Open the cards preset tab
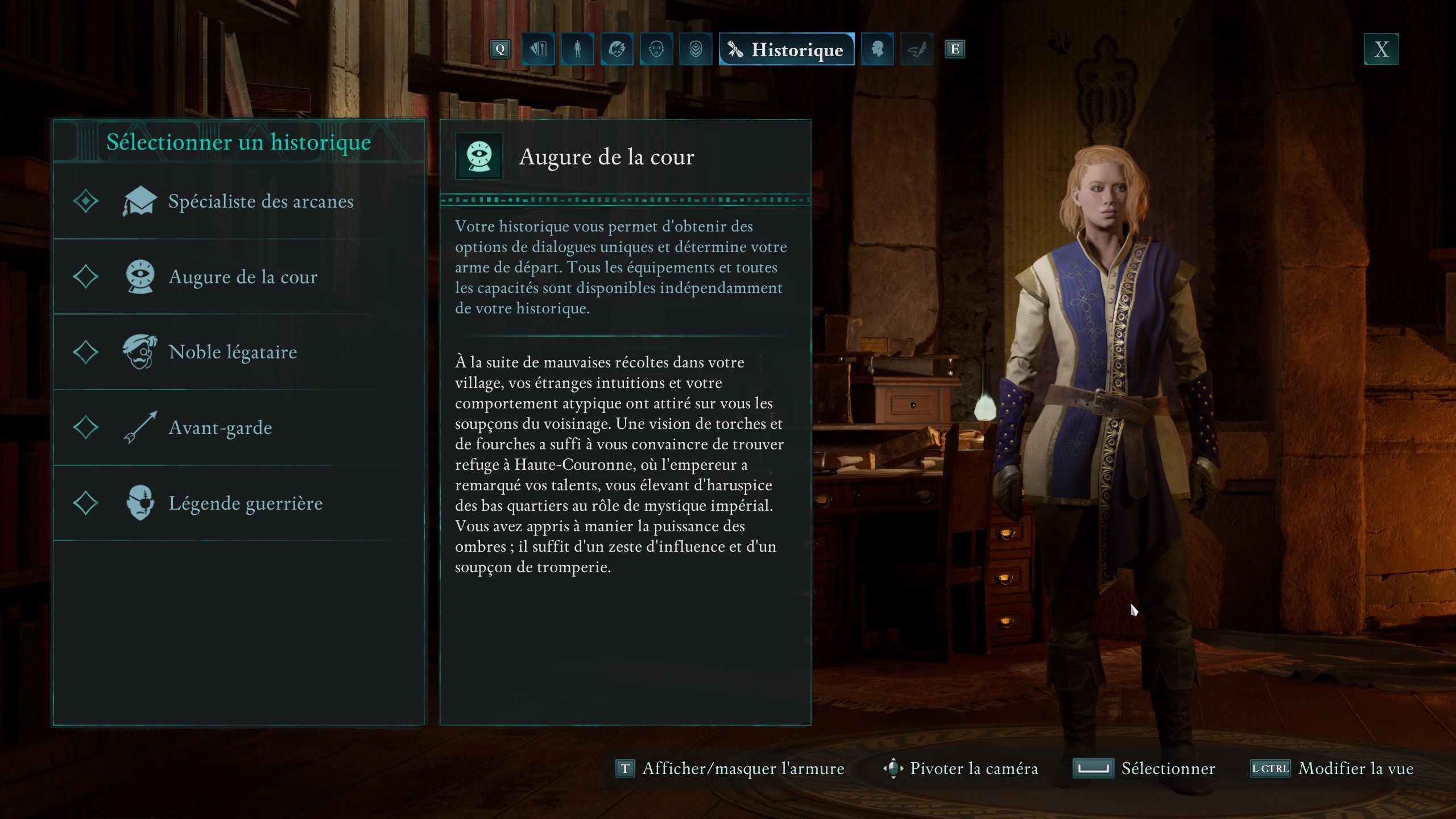The height and width of the screenshot is (819, 1456). [x=538, y=49]
